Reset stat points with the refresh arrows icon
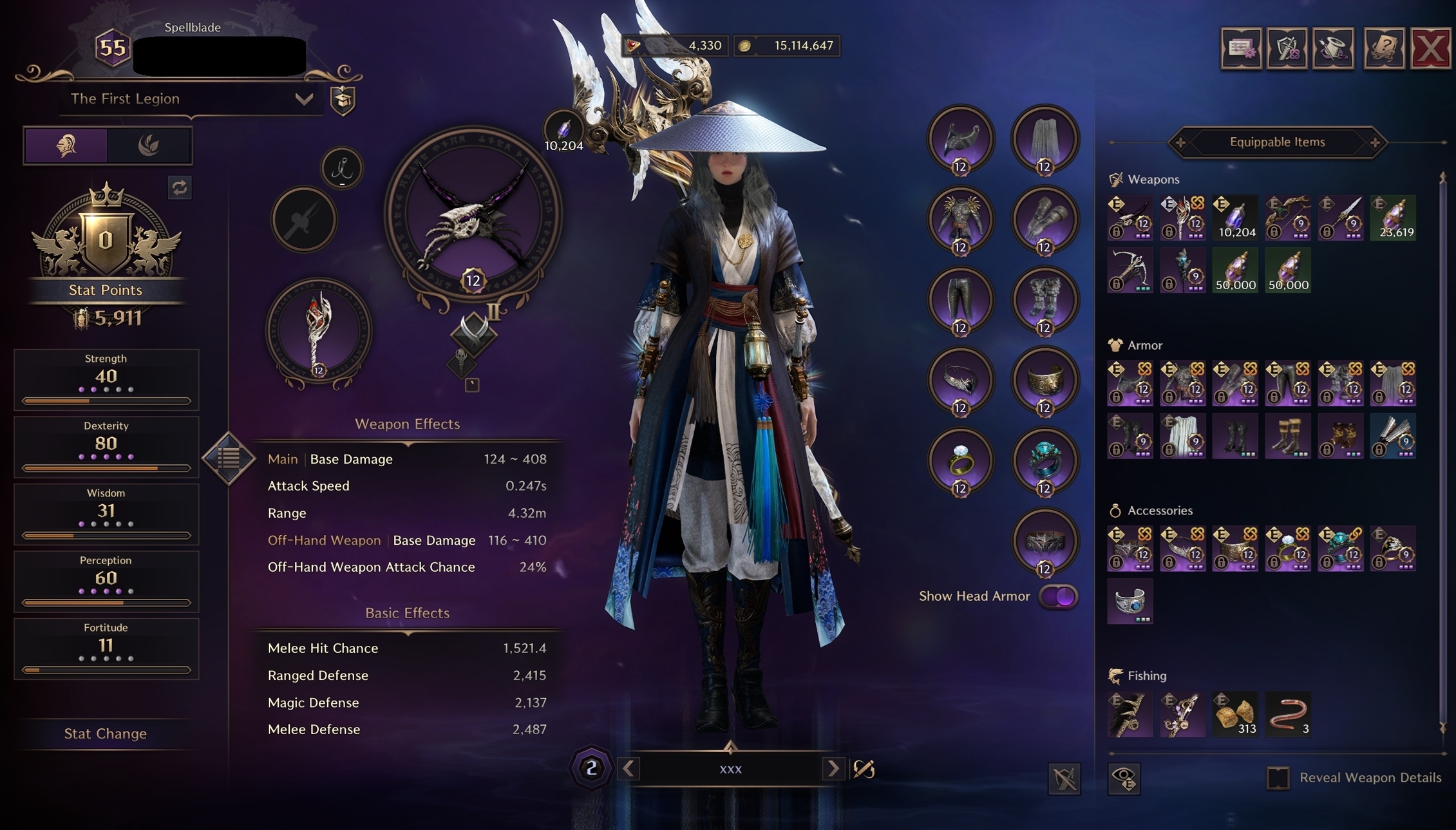Screen dimensions: 1456x830 (x=180, y=187)
